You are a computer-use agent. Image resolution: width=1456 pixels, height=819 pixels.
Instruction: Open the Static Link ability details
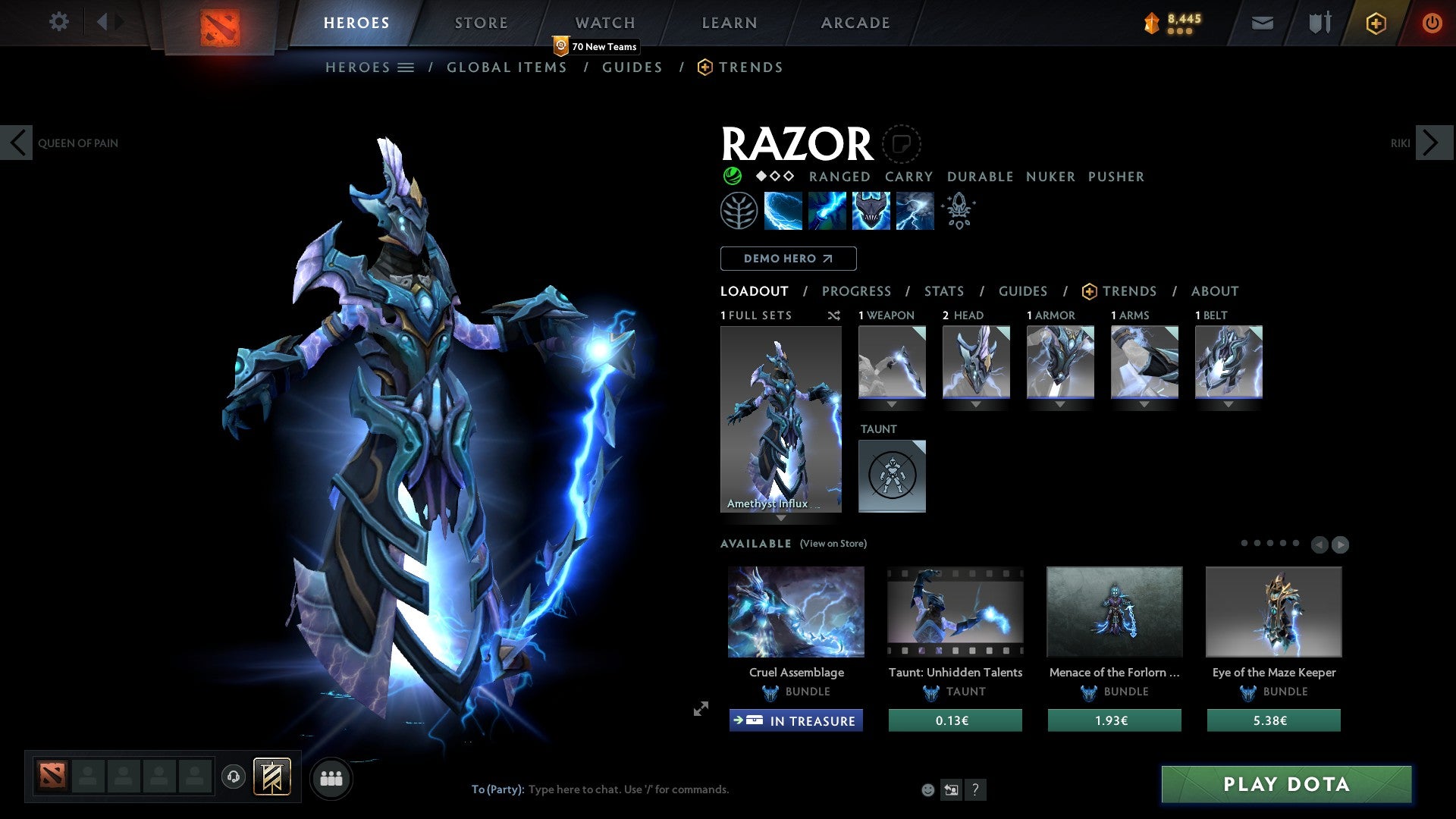[x=826, y=210]
